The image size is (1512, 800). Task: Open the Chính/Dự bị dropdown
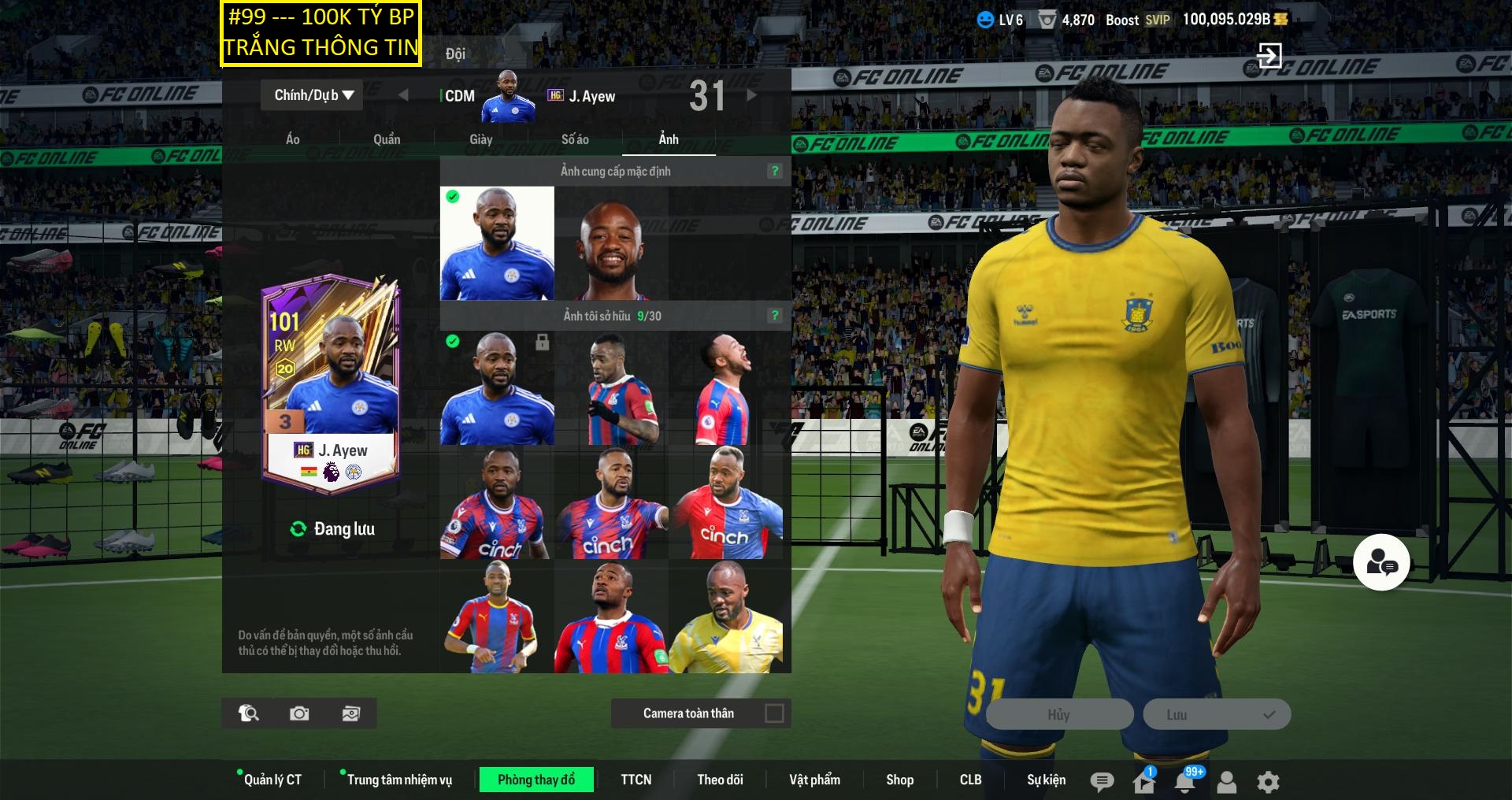point(313,95)
